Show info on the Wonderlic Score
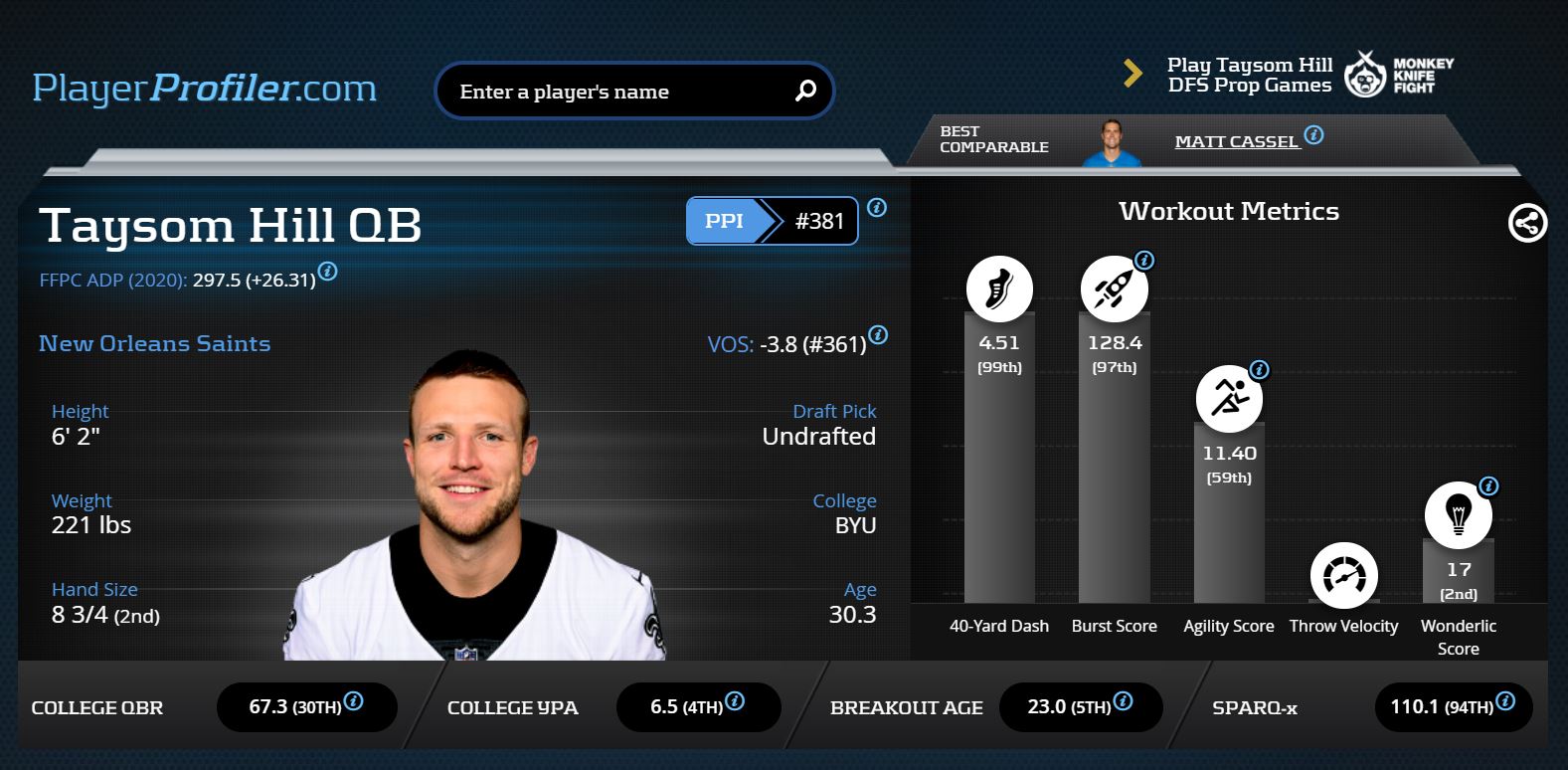 (x=1488, y=486)
